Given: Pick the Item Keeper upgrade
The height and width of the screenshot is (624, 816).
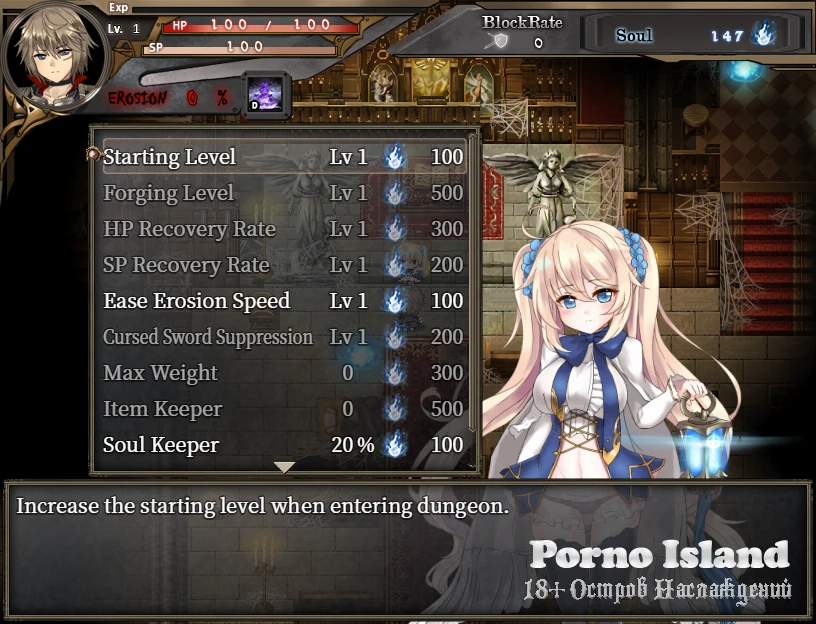Looking at the screenshot, I should point(284,409).
